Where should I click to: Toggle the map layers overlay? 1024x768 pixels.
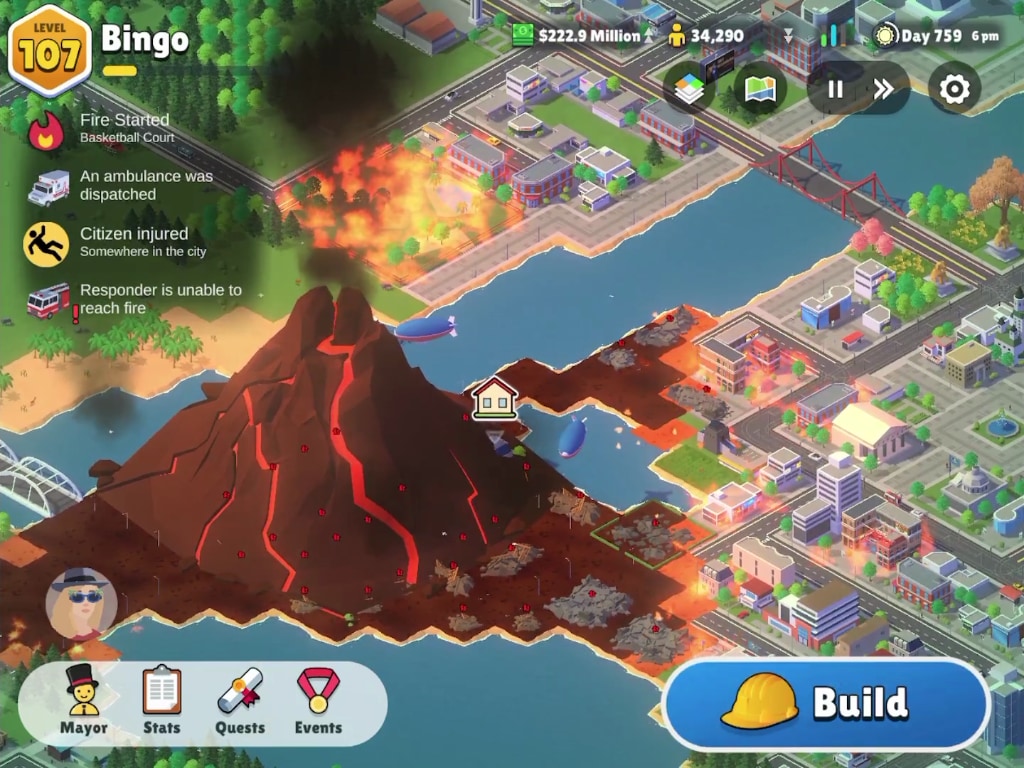689,89
